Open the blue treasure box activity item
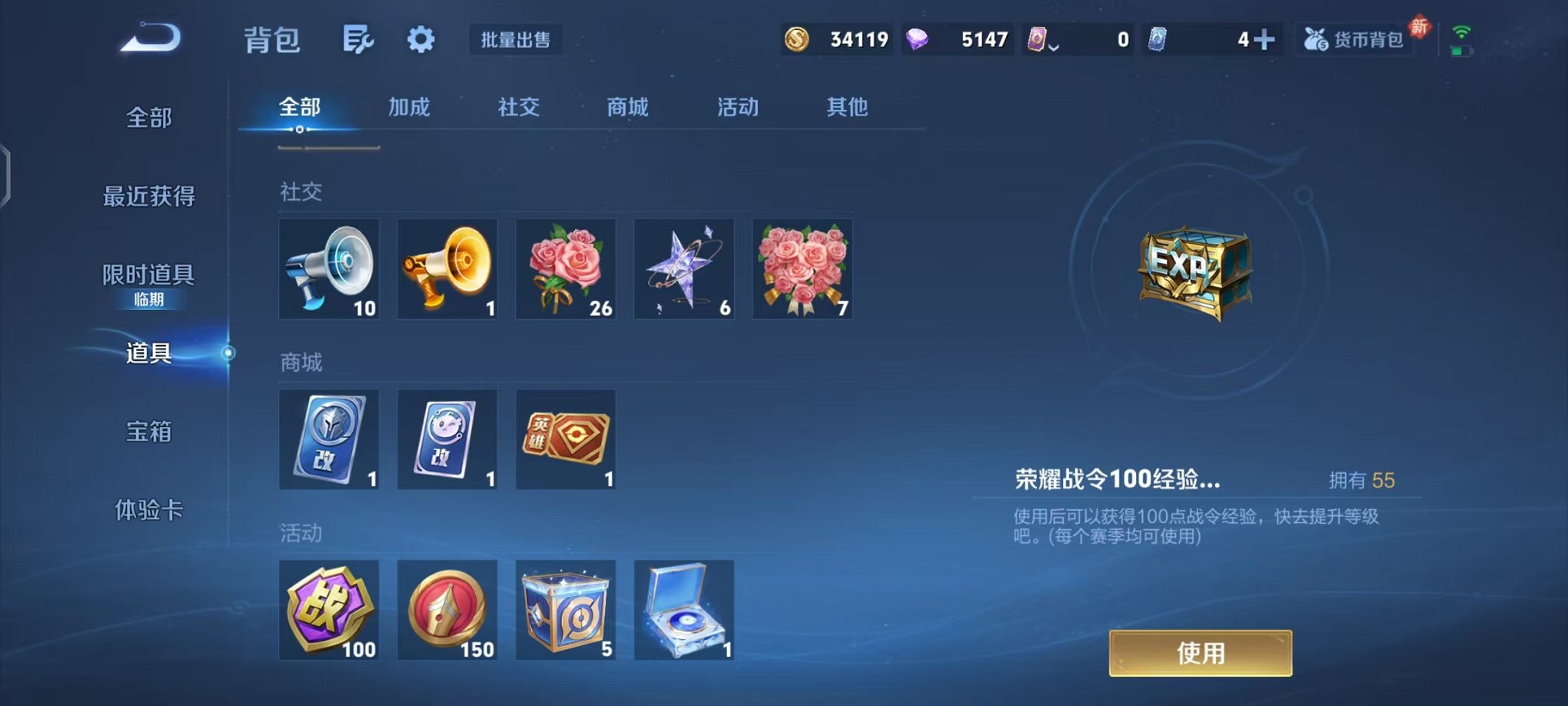1568x706 pixels. click(566, 611)
